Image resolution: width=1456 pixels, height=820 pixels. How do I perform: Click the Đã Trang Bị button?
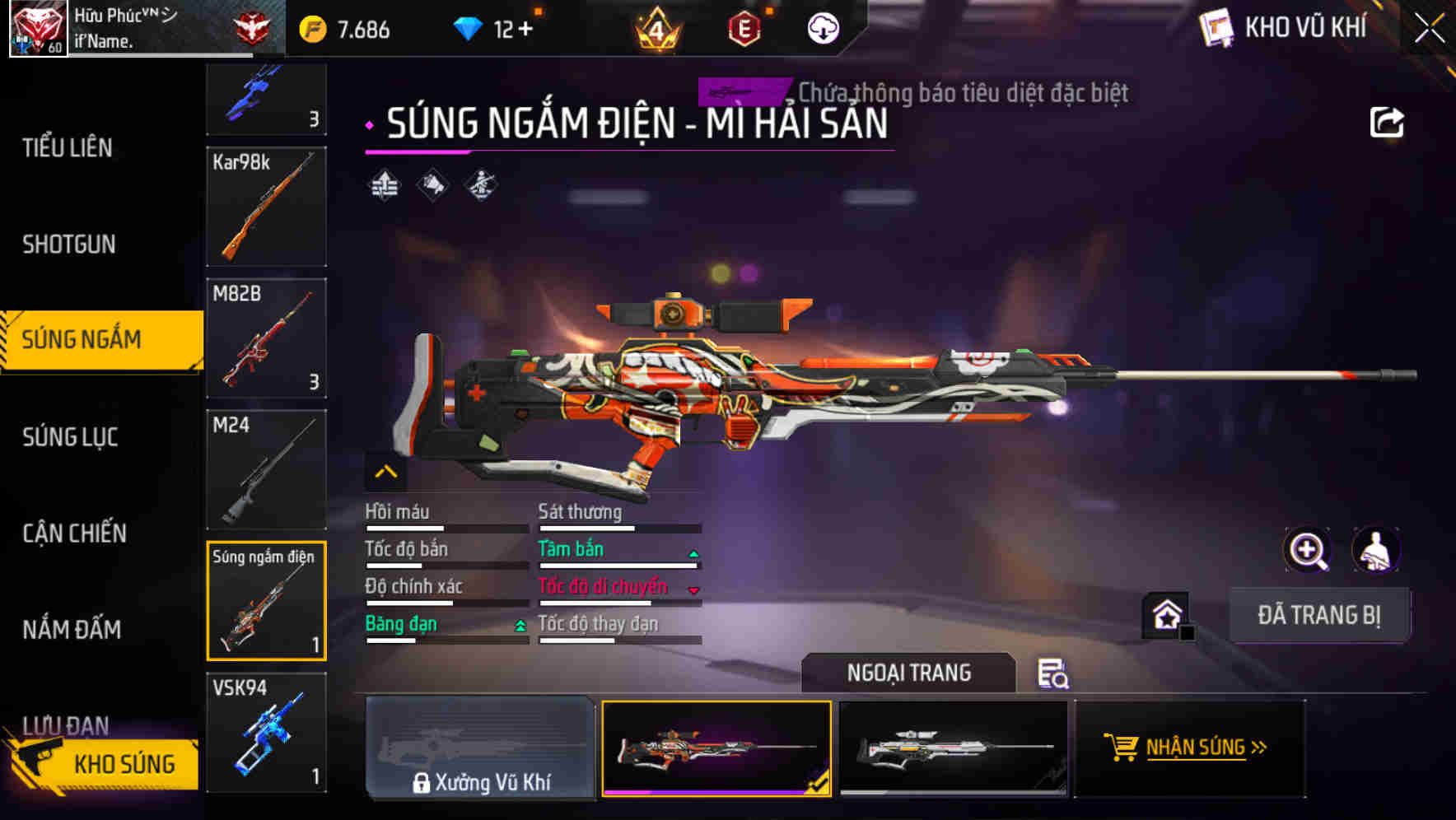click(1318, 615)
